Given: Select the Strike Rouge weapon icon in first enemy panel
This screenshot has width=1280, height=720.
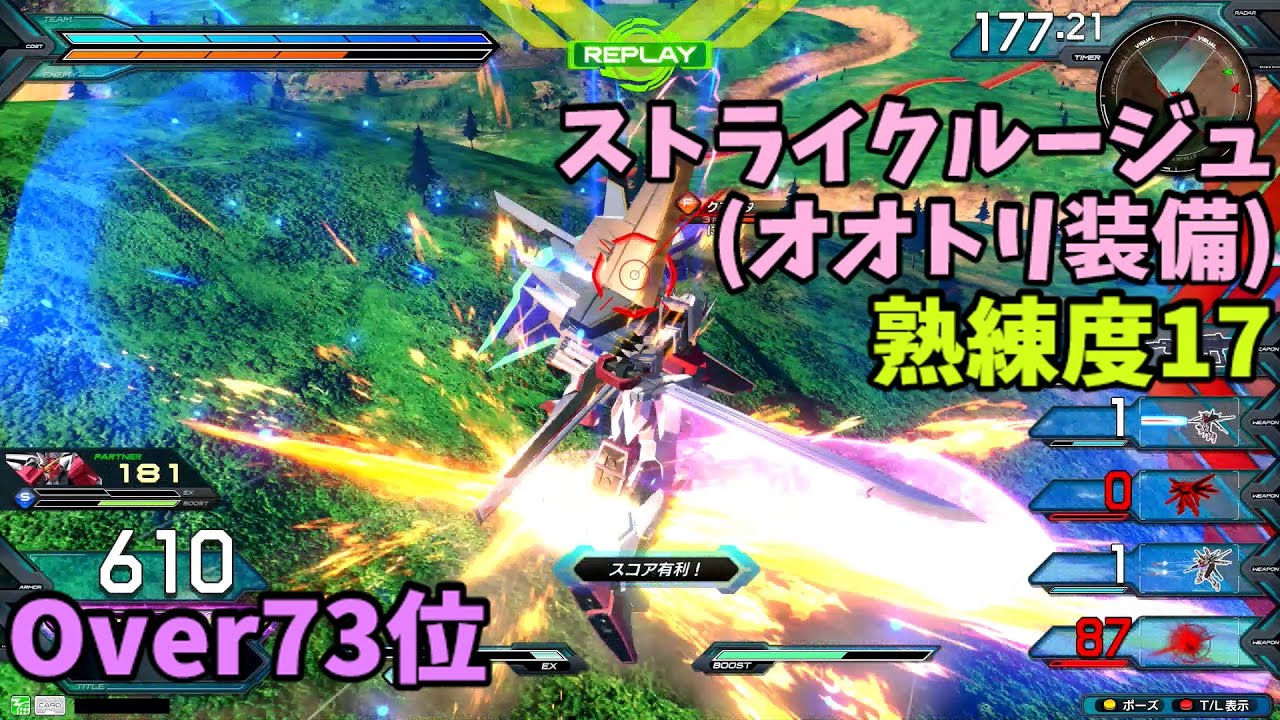Looking at the screenshot, I should coord(1209,422).
